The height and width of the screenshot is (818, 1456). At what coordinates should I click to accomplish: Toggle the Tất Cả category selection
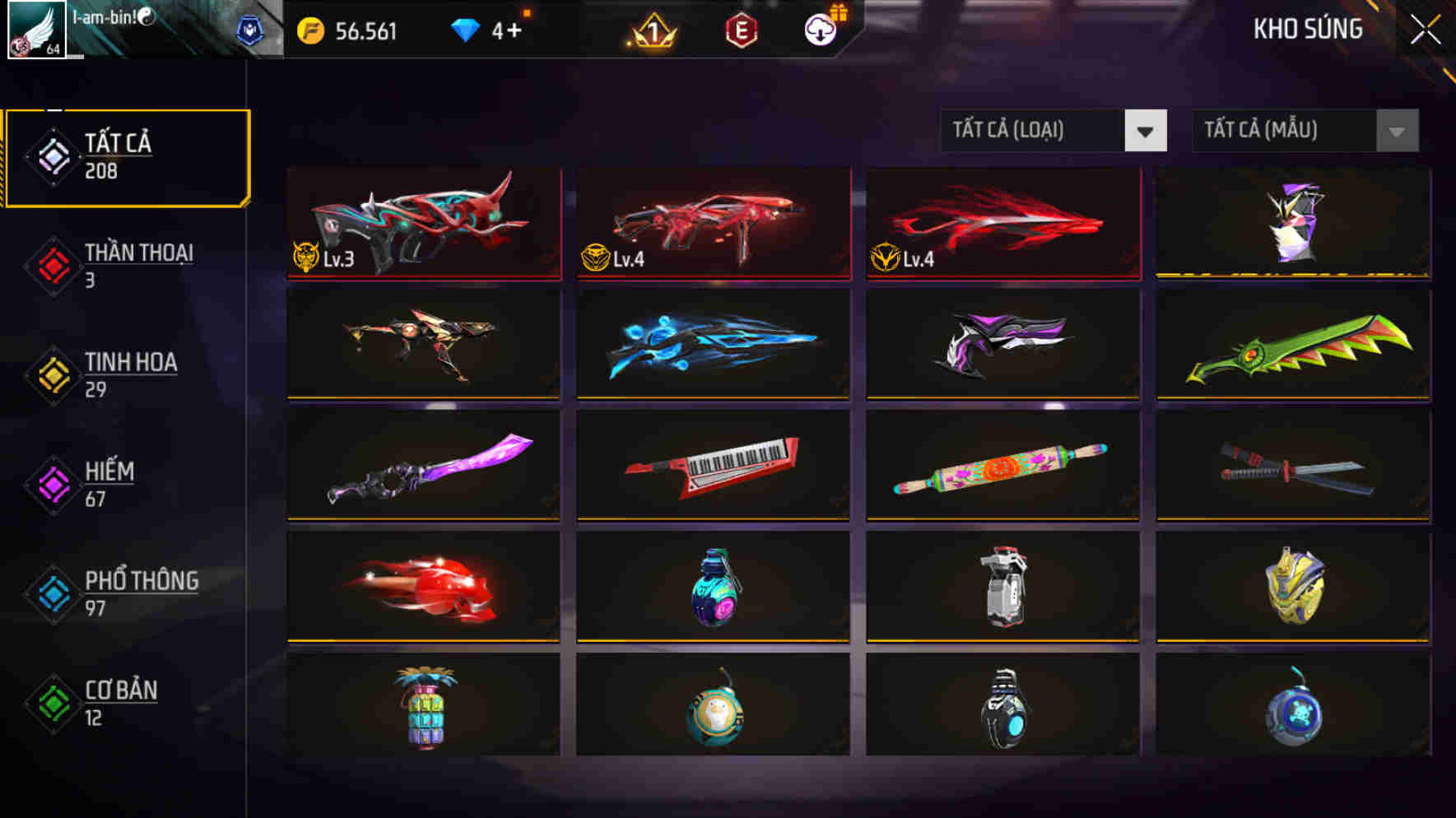pyautogui.click(x=123, y=156)
